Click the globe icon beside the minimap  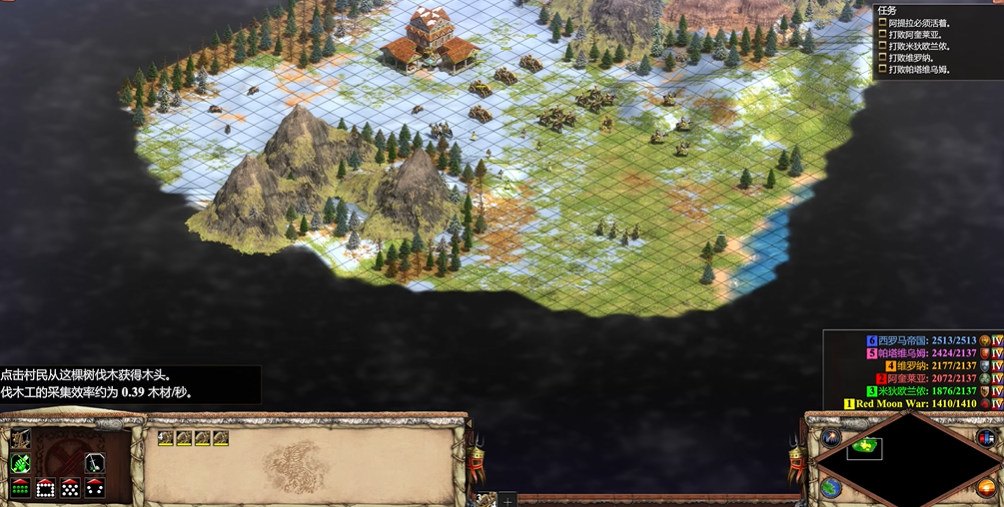click(x=830, y=488)
